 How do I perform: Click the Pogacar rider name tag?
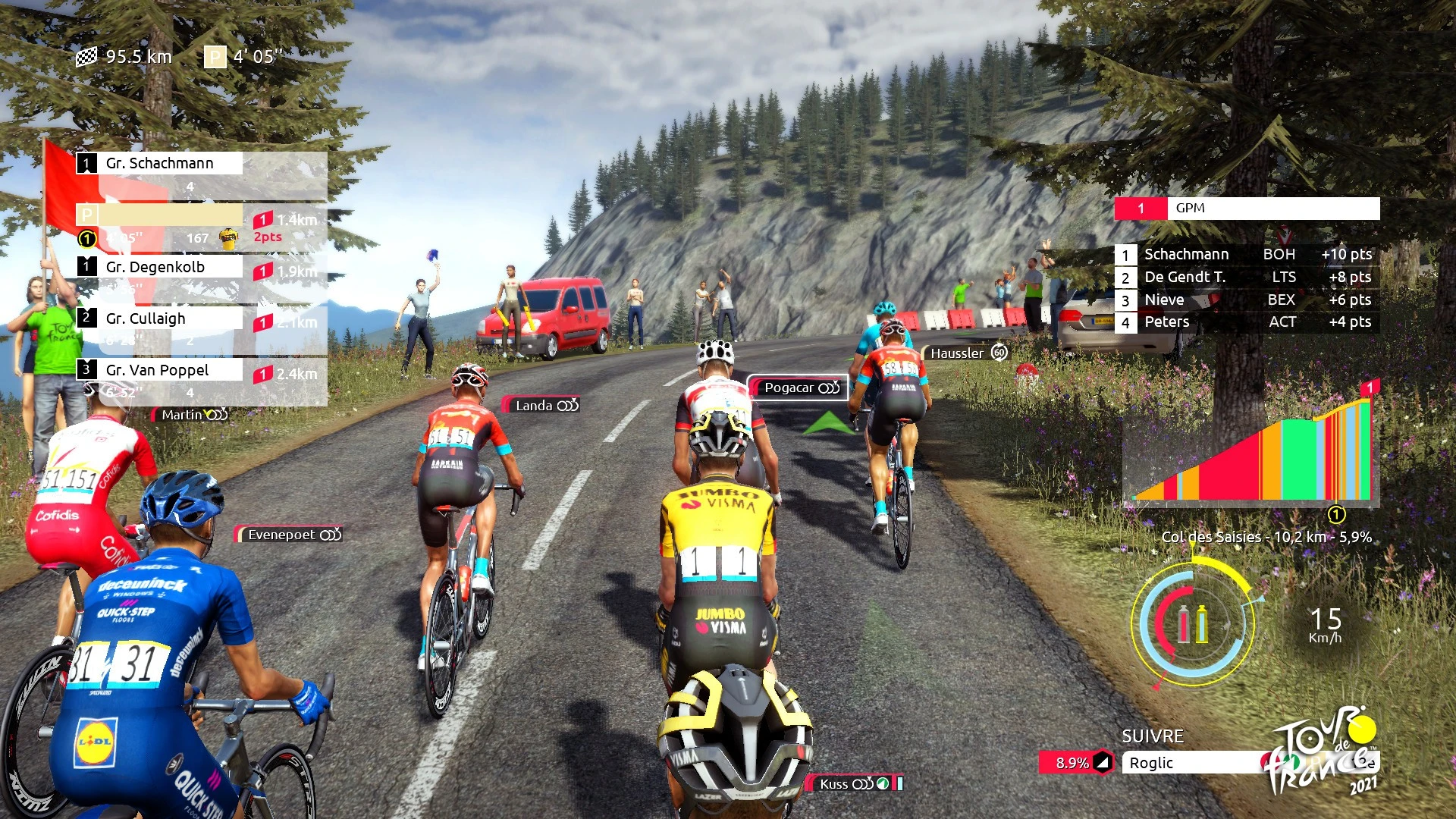click(798, 388)
